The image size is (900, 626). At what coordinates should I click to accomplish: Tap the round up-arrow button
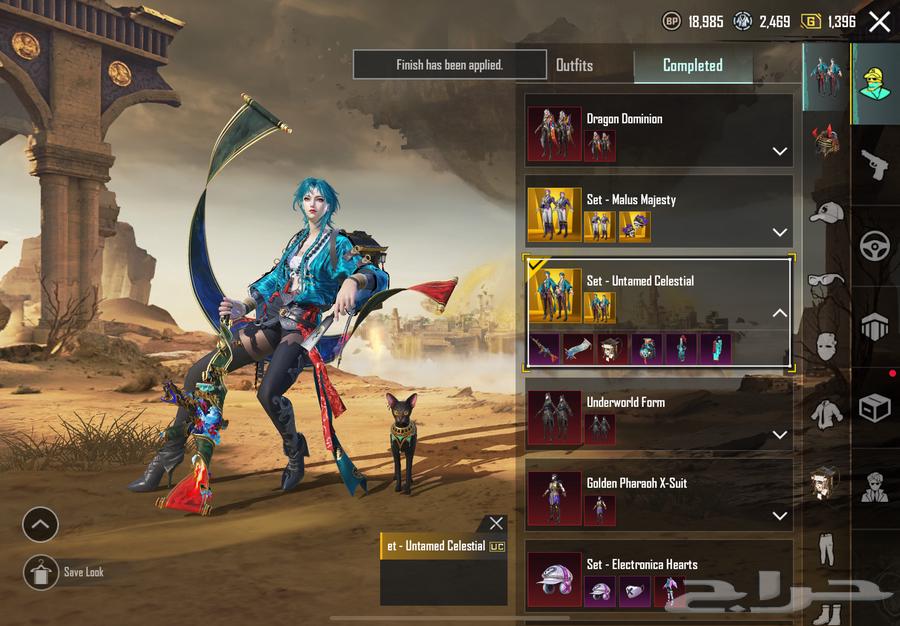click(x=41, y=524)
